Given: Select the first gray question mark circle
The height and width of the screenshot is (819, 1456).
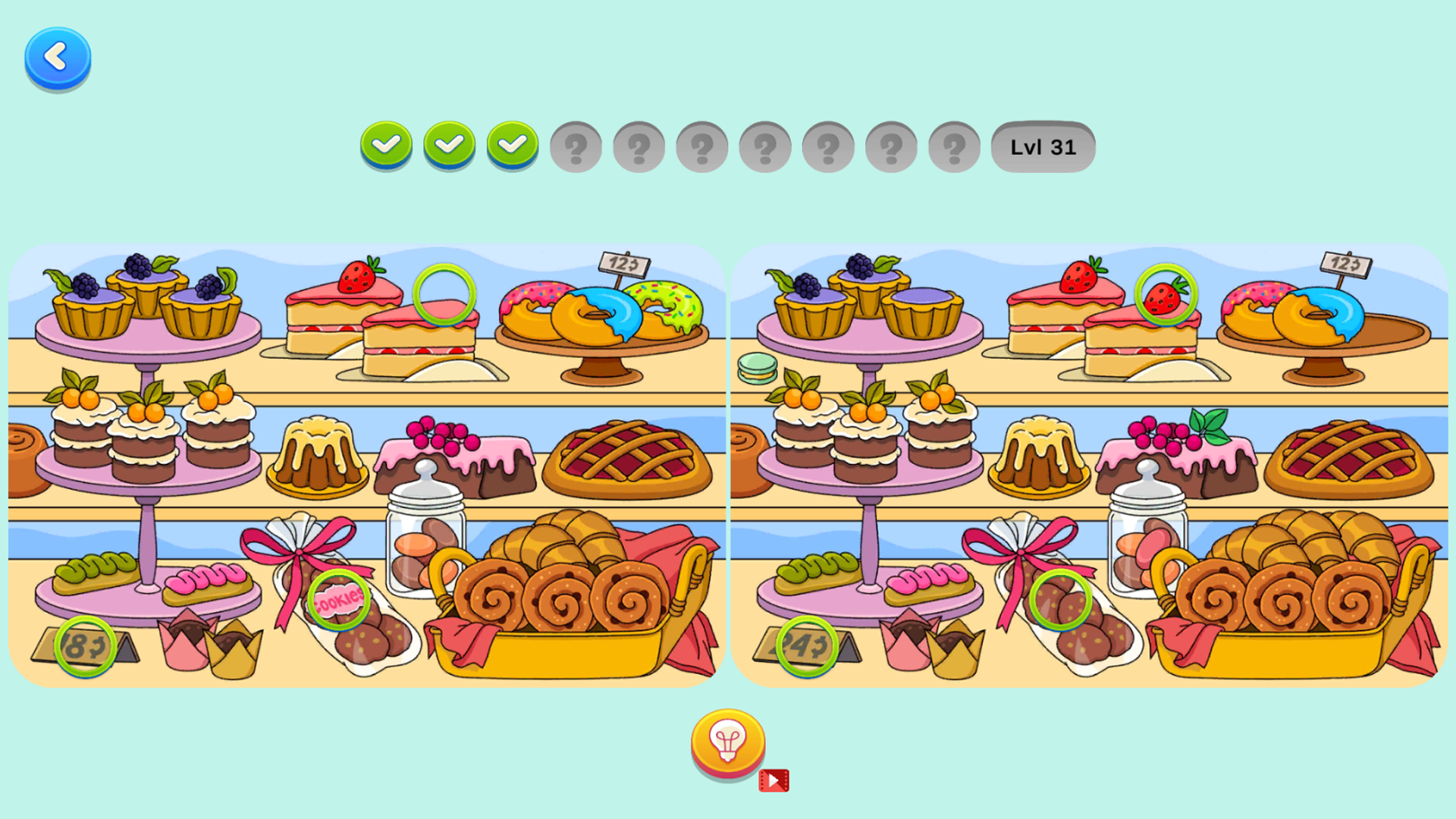Looking at the screenshot, I should [x=576, y=146].
